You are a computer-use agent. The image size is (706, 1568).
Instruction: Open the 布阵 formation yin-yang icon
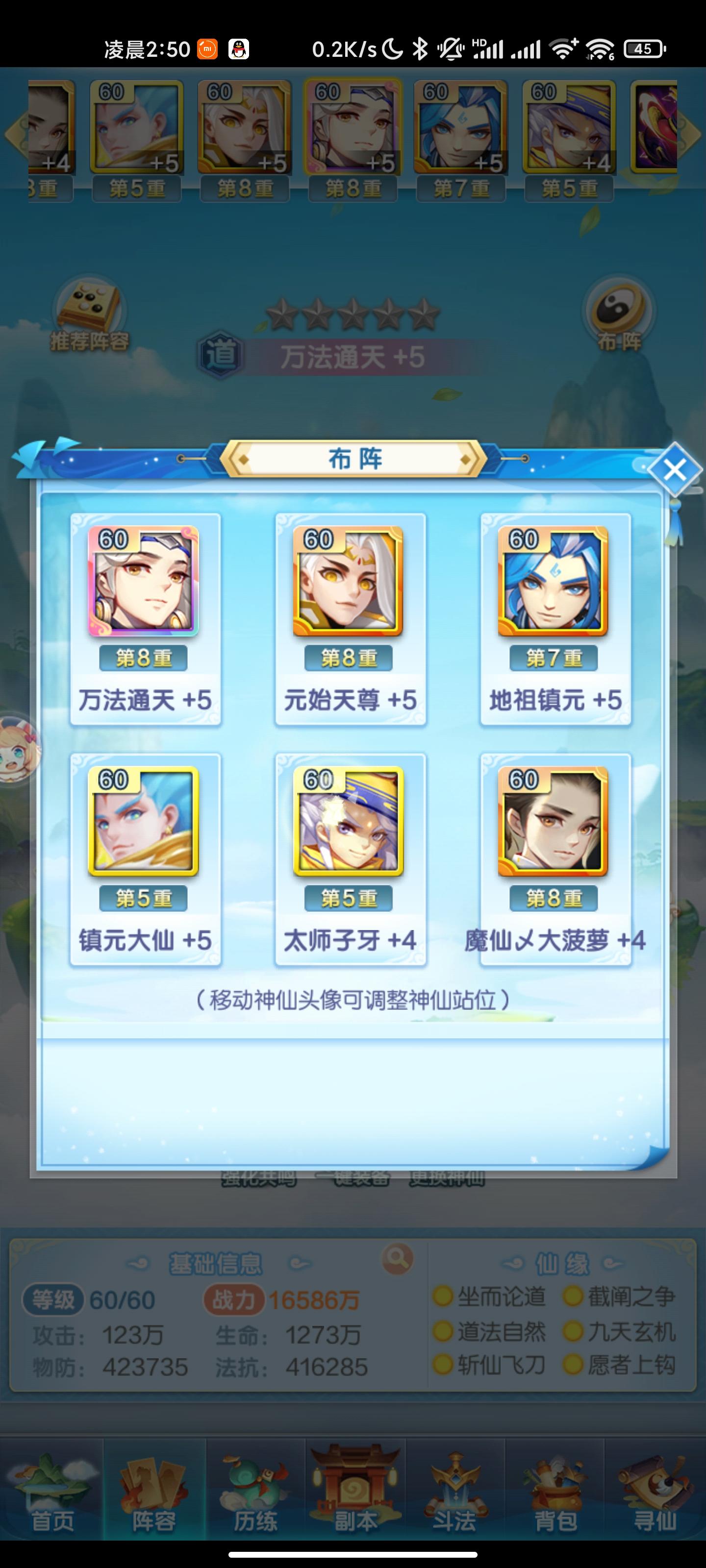(x=617, y=312)
